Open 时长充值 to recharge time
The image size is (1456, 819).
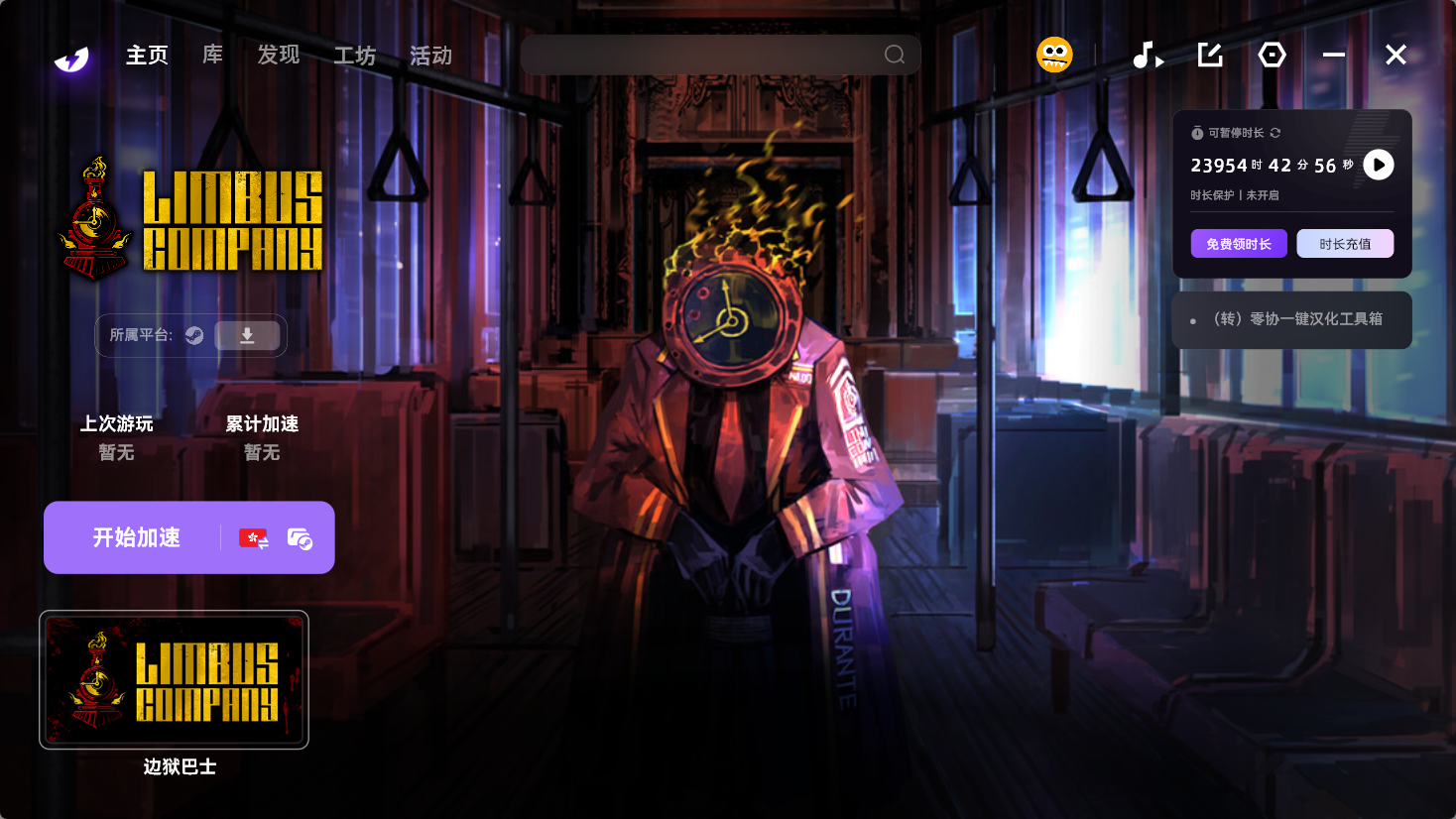click(x=1345, y=244)
